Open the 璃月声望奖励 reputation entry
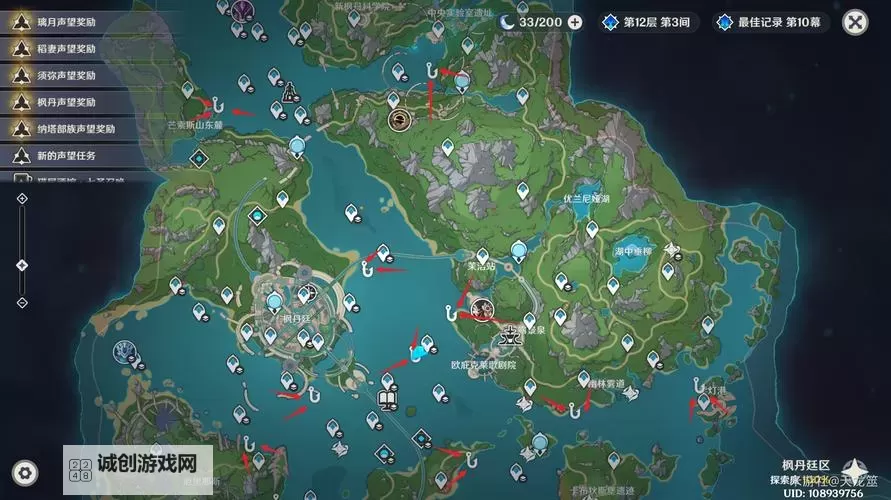This screenshot has width=891, height=500. (x=62, y=21)
